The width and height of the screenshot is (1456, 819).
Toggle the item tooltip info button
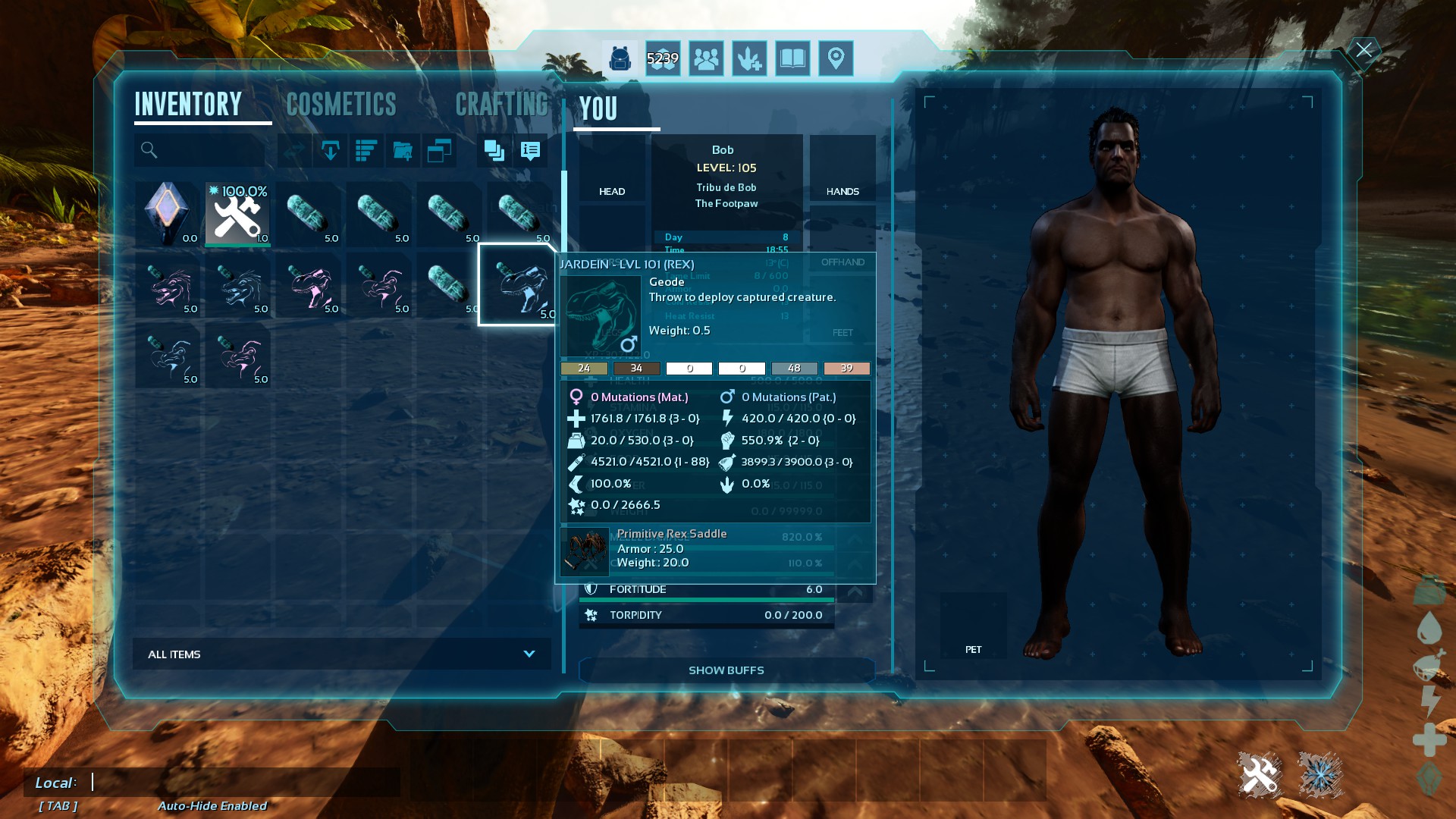pyautogui.click(x=531, y=150)
